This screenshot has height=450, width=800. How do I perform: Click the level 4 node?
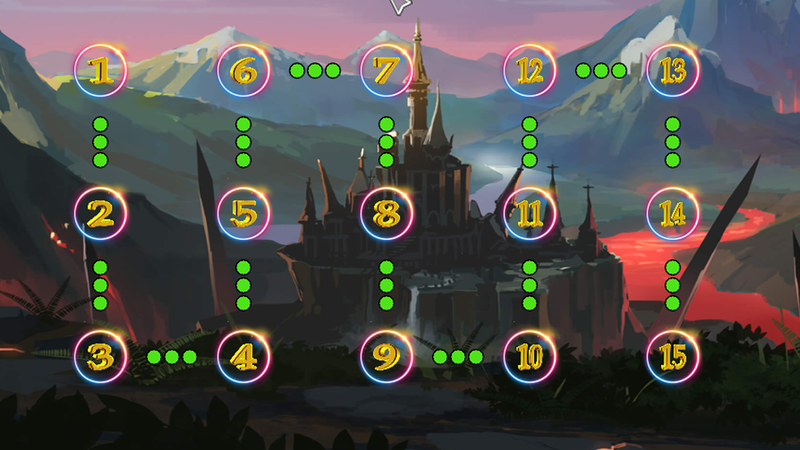(243, 356)
